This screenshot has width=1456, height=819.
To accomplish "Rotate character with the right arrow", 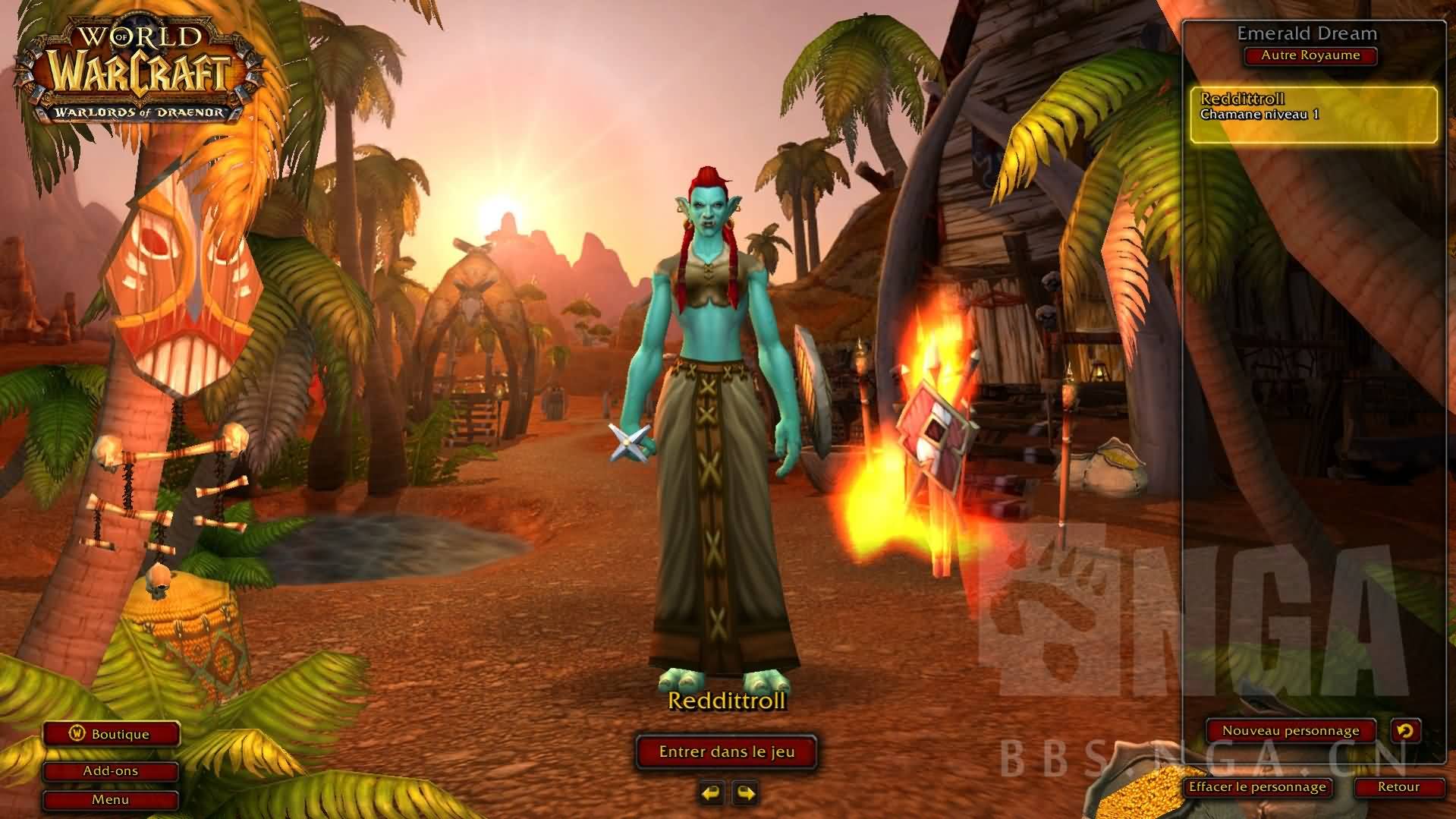I will pos(746,793).
